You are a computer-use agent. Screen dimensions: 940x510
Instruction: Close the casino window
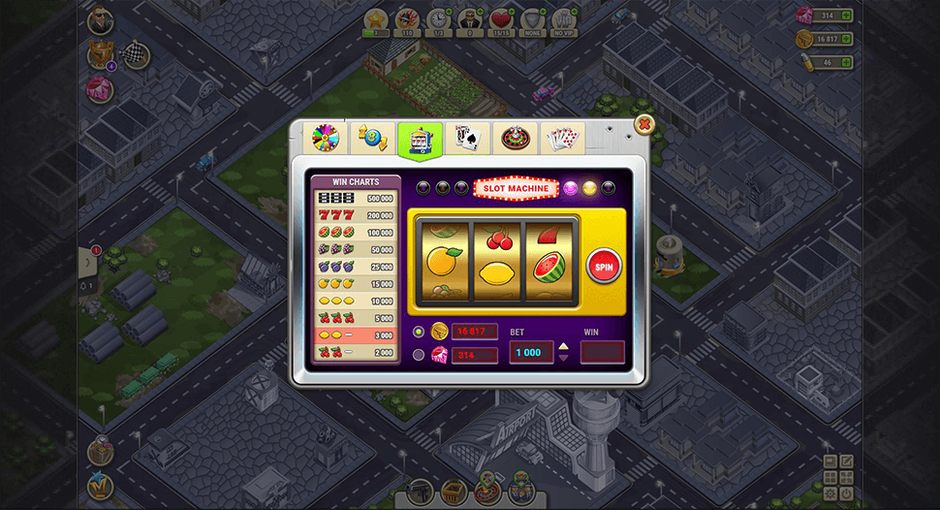tap(645, 125)
